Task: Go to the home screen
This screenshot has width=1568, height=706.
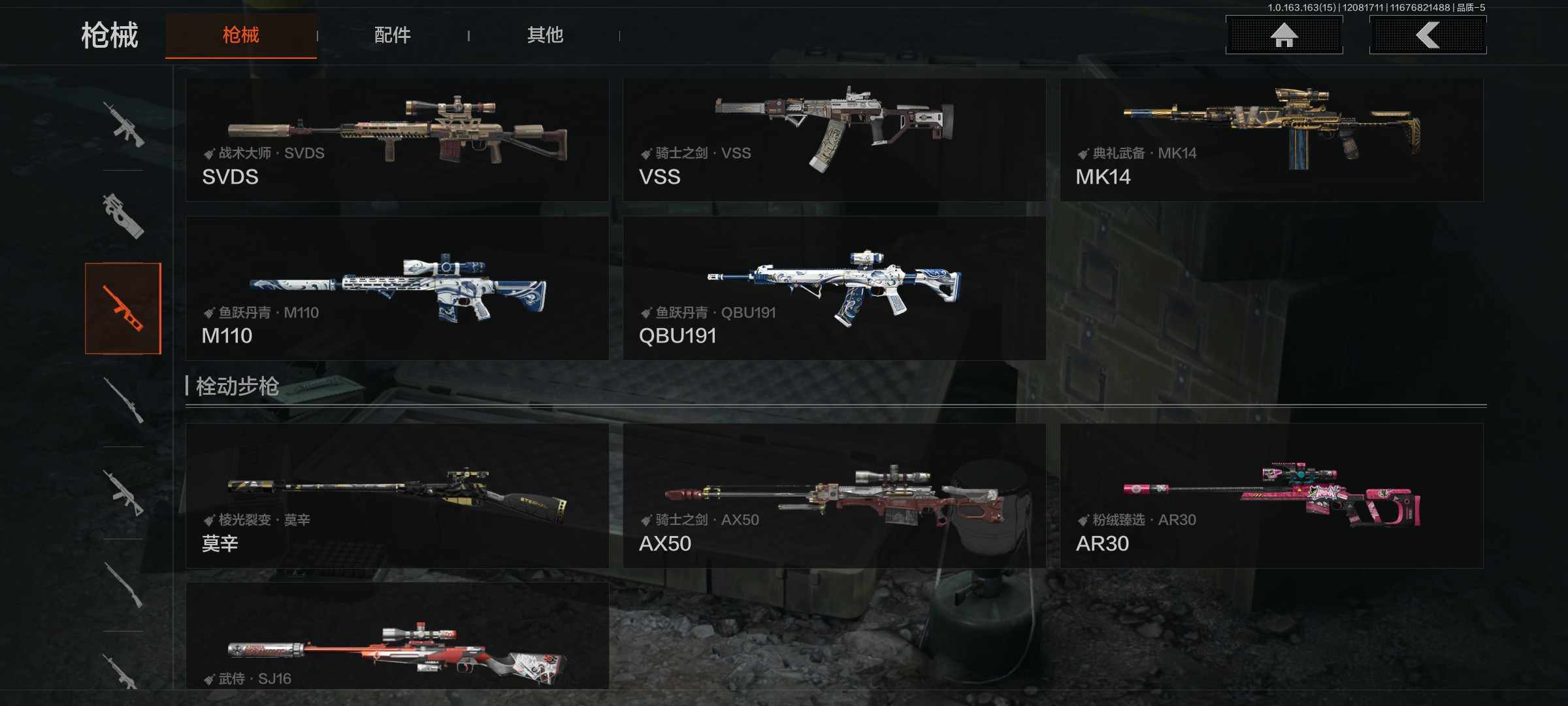Action: [x=1284, y=35]
